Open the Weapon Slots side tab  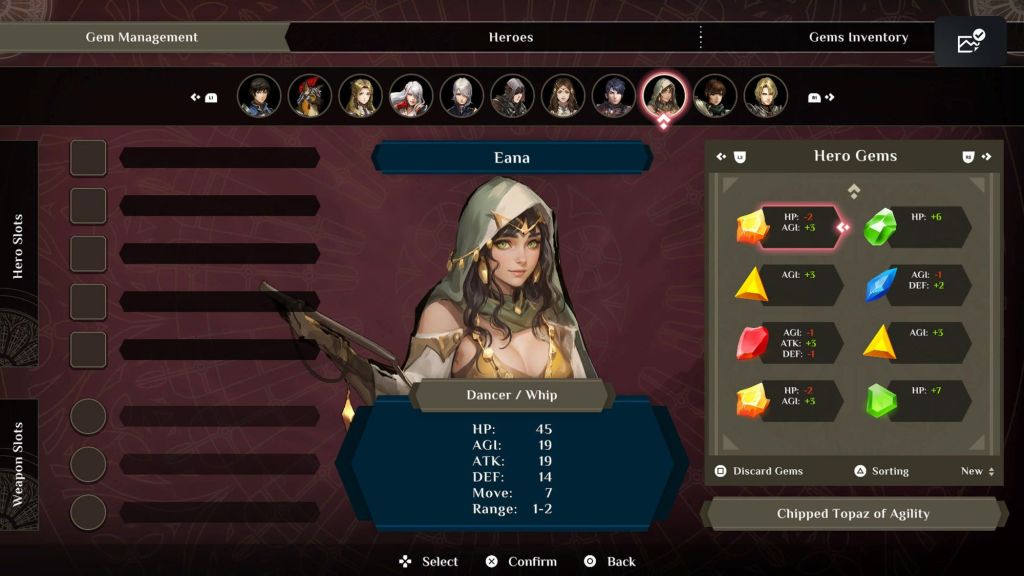19,464
